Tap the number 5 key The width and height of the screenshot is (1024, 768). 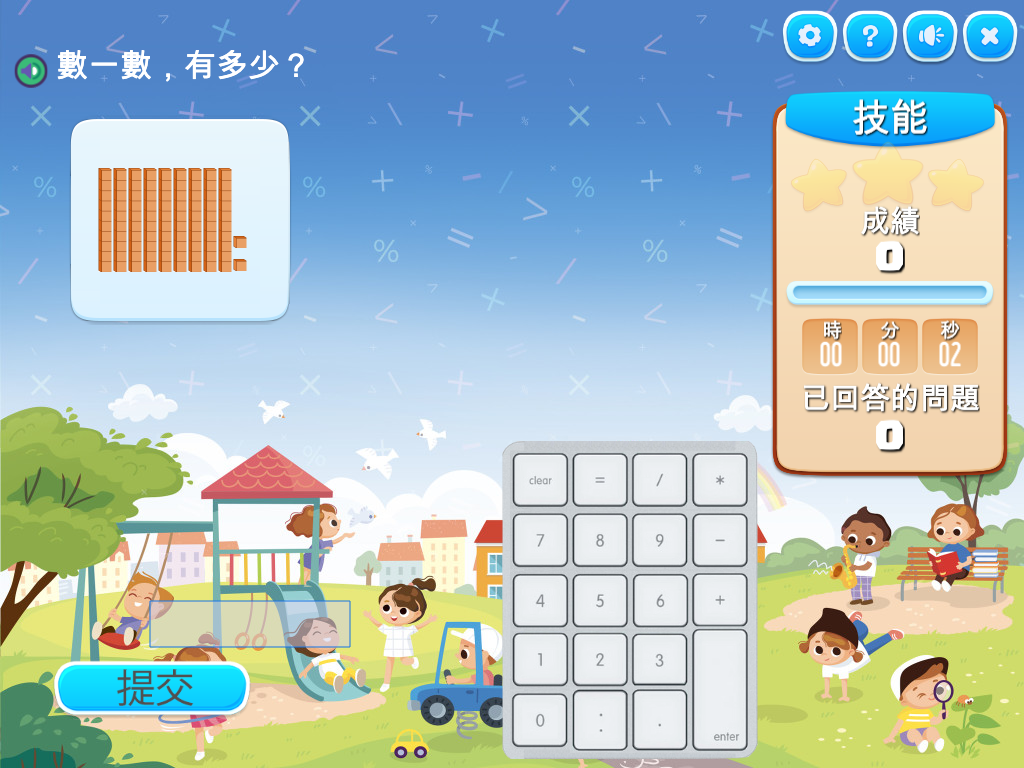tap(600, 600)
